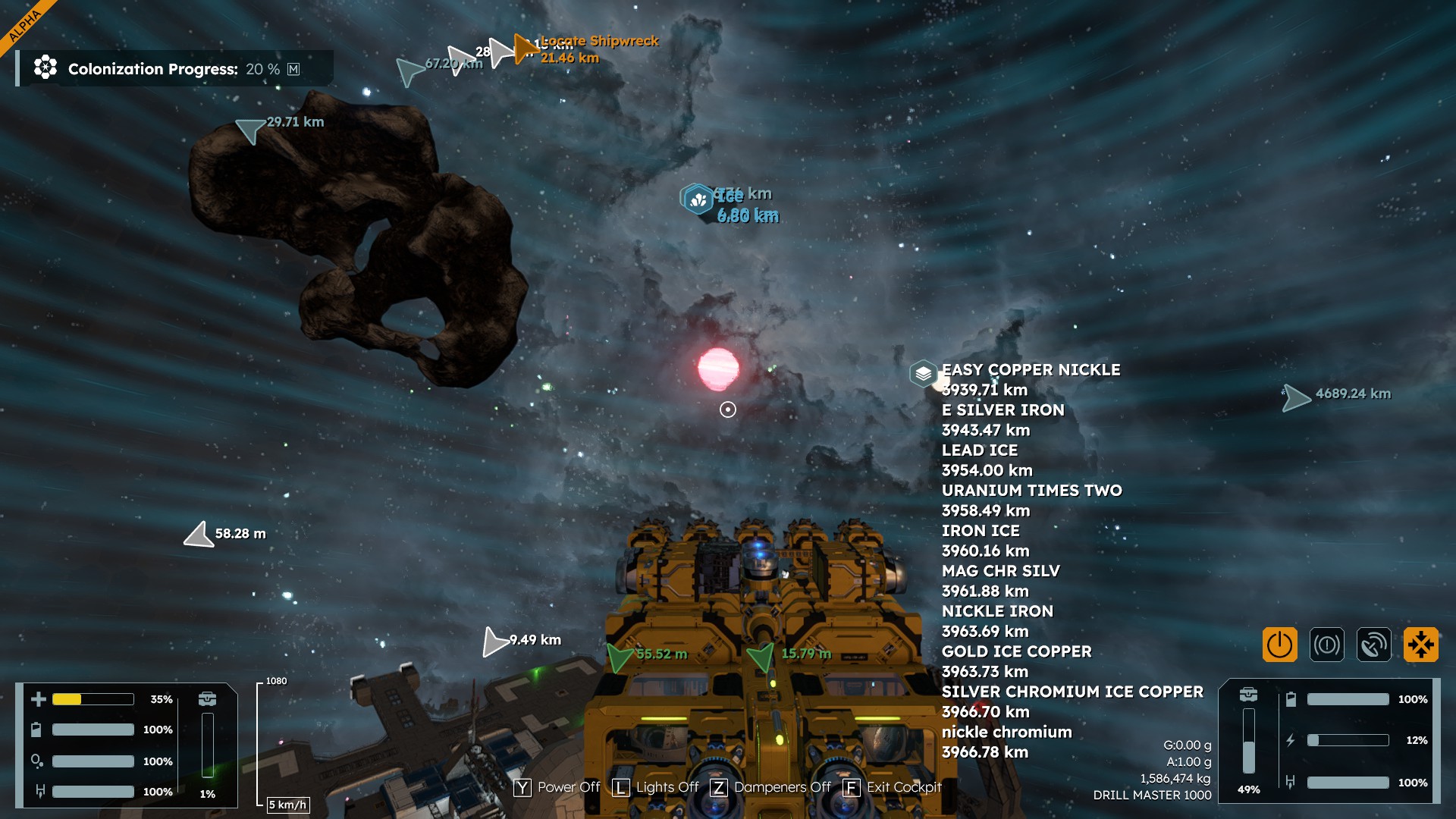
Task: Open the Colonization Progress tracker
Action: pos(174,69)
